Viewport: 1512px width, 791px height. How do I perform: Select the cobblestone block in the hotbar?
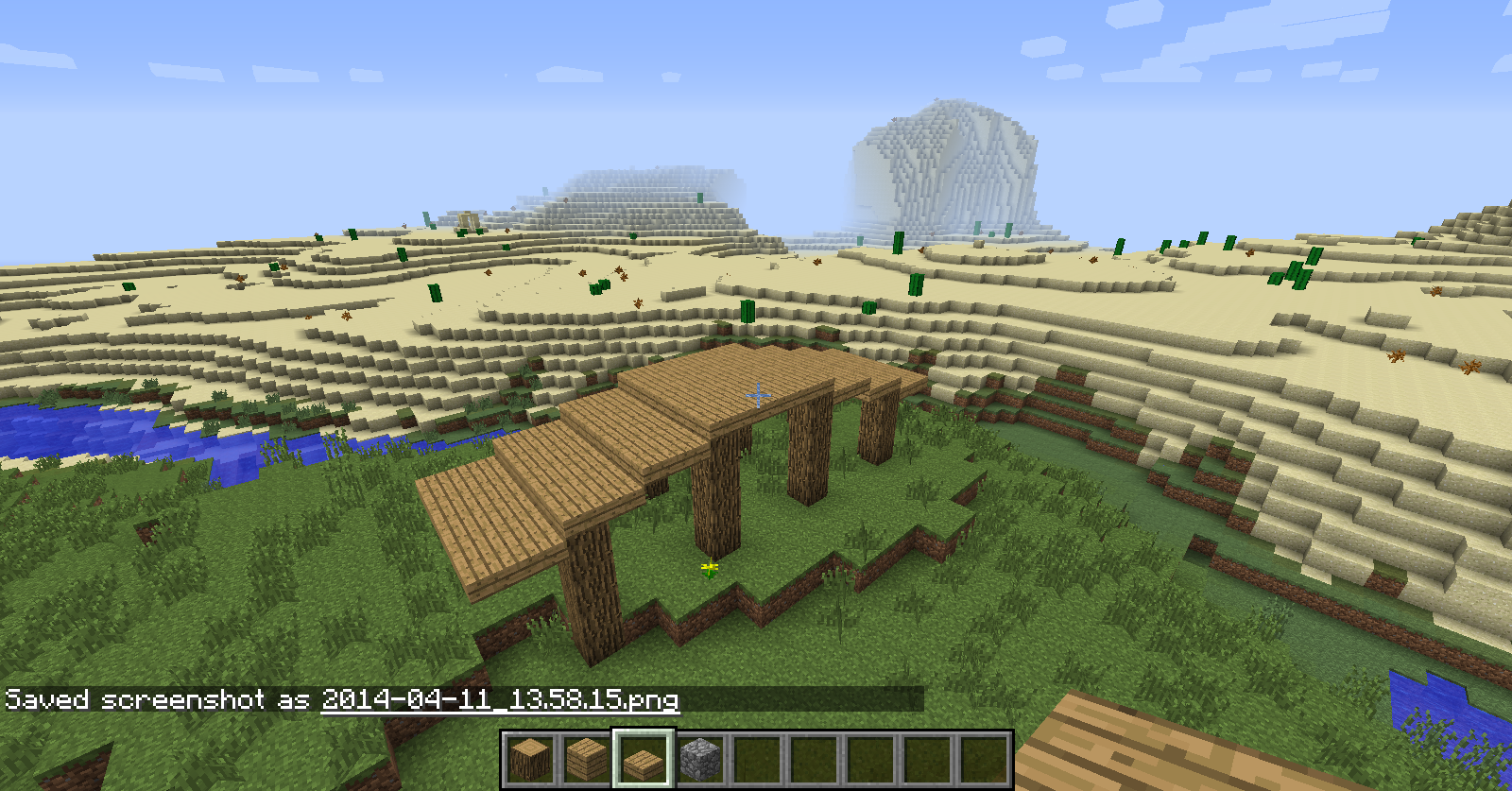699,756
